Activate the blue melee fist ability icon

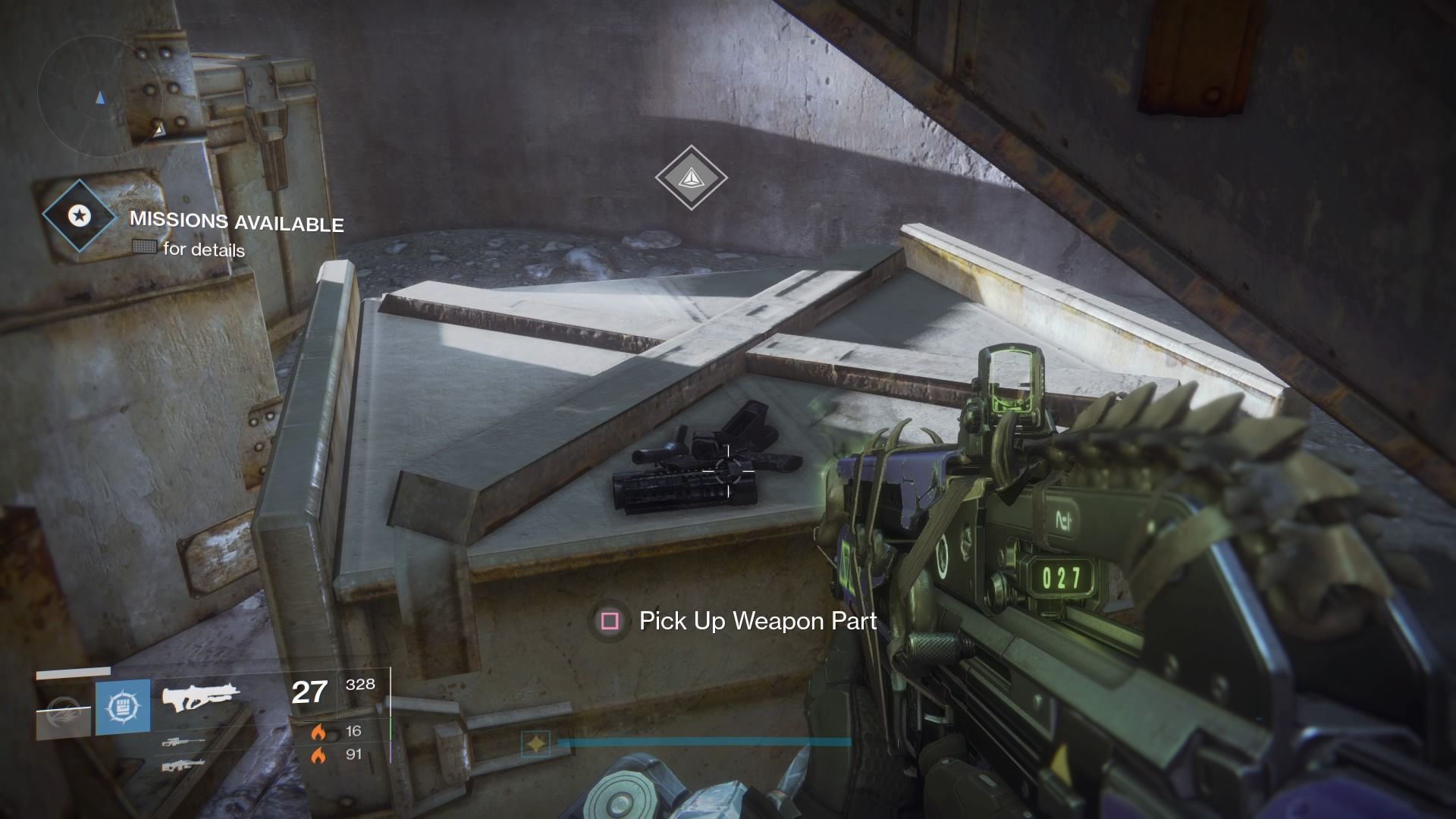coord(122,708)
